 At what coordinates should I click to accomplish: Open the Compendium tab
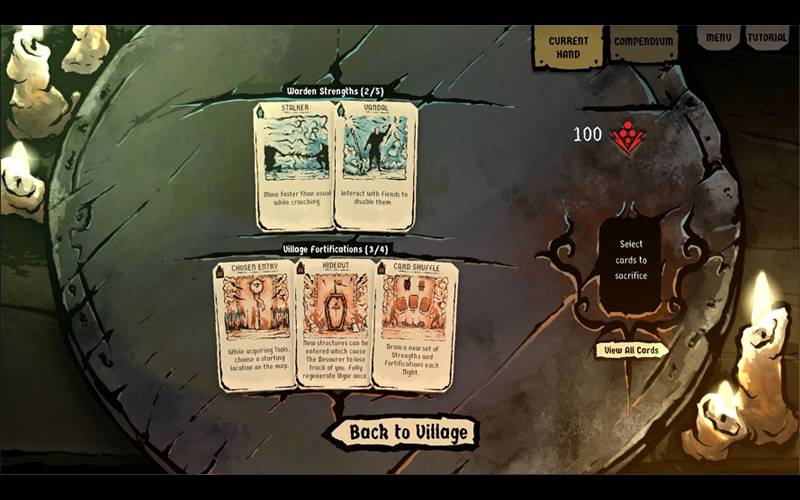[x=643, y=43]
